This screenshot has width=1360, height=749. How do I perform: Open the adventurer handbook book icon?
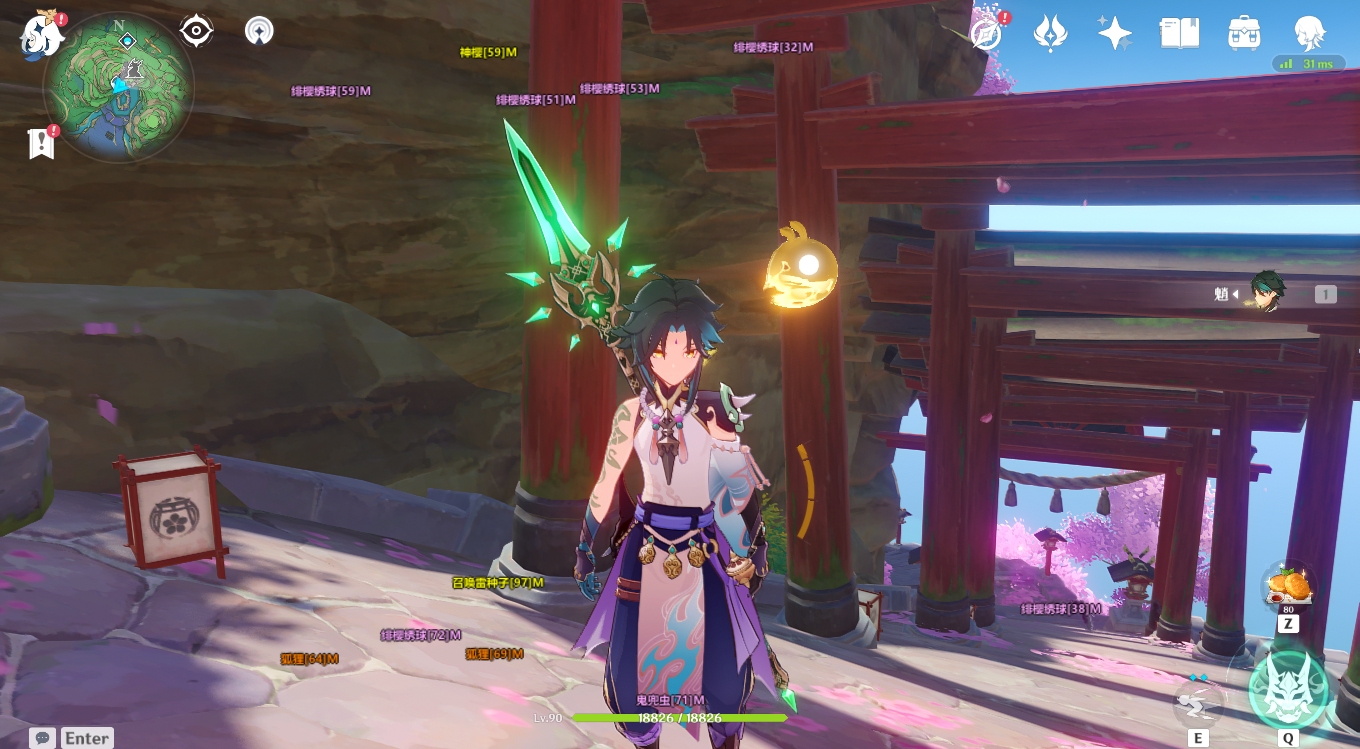coord(1179,33)
